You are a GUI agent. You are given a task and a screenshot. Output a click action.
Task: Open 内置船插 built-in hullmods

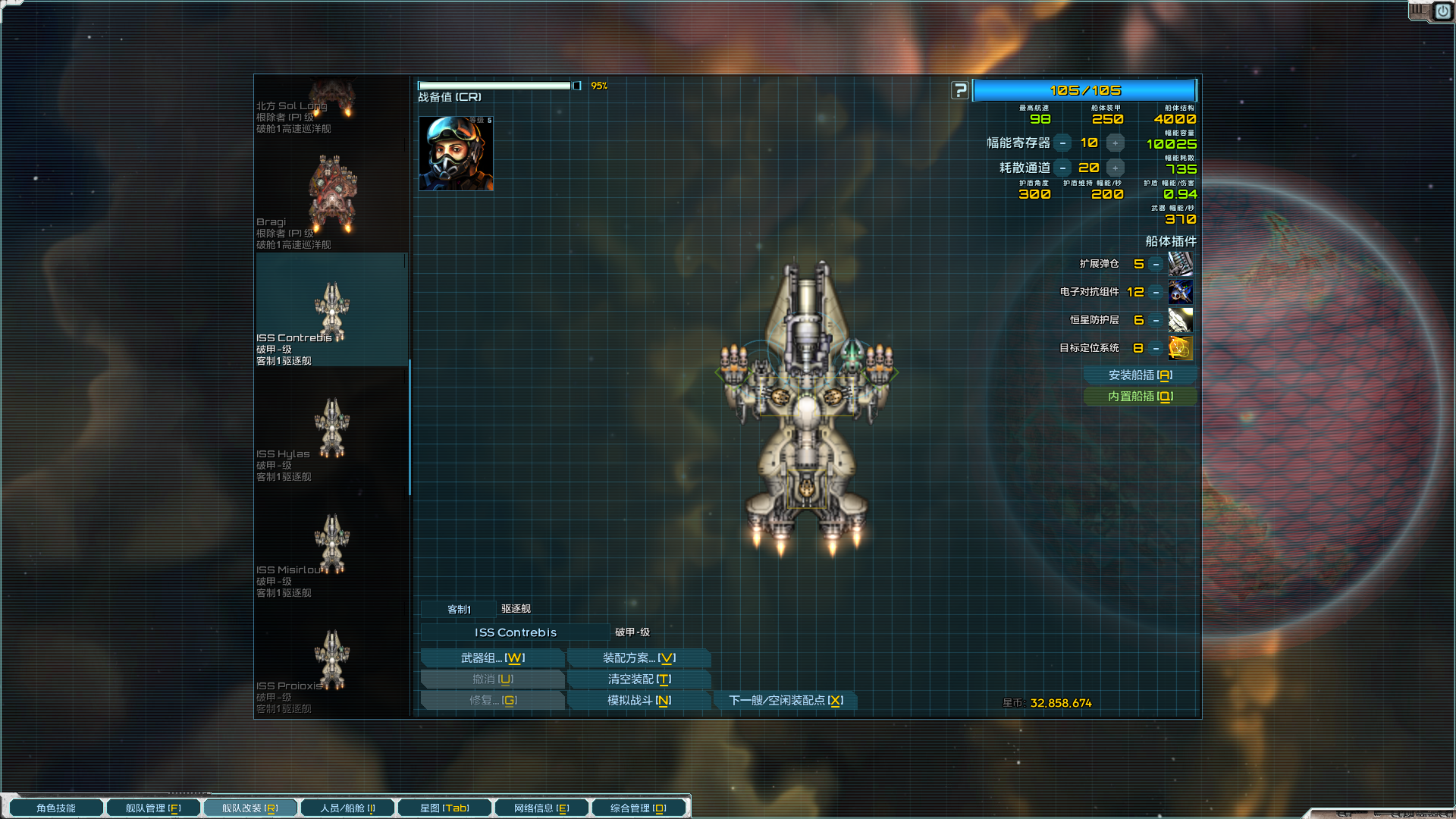(x=1140, y=397)
